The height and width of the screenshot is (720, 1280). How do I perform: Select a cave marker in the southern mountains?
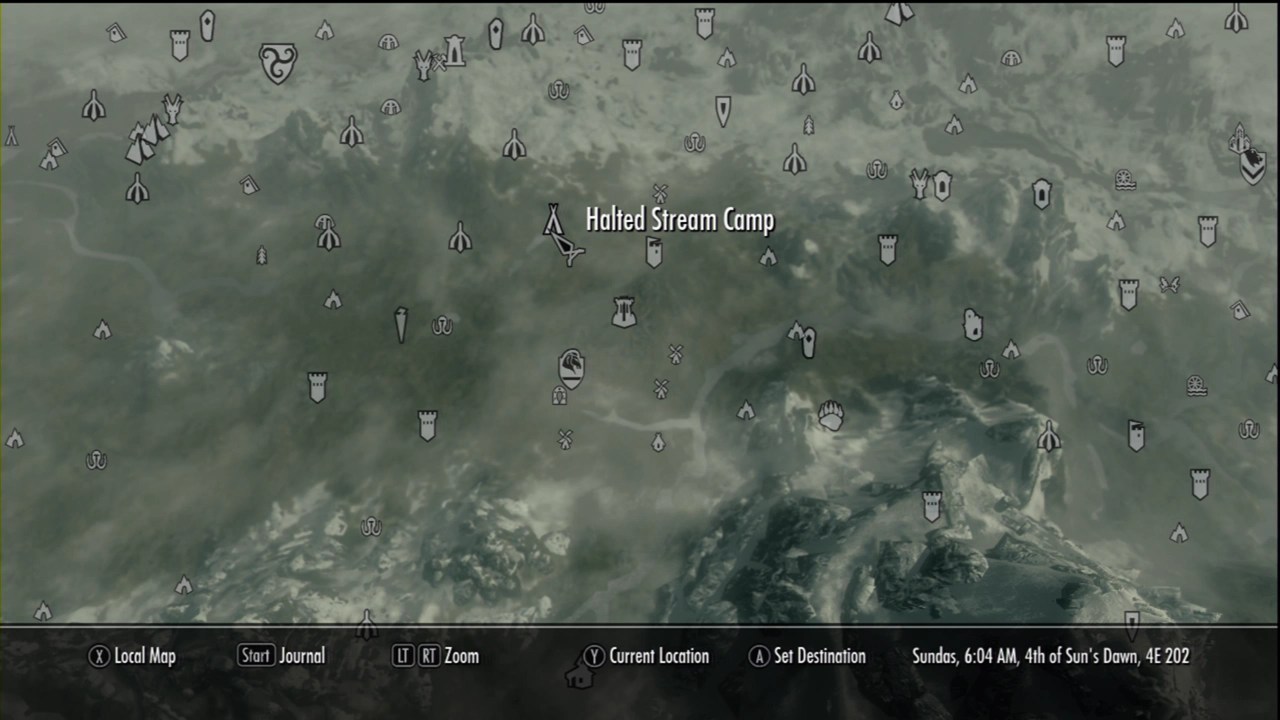pos(371,527)
